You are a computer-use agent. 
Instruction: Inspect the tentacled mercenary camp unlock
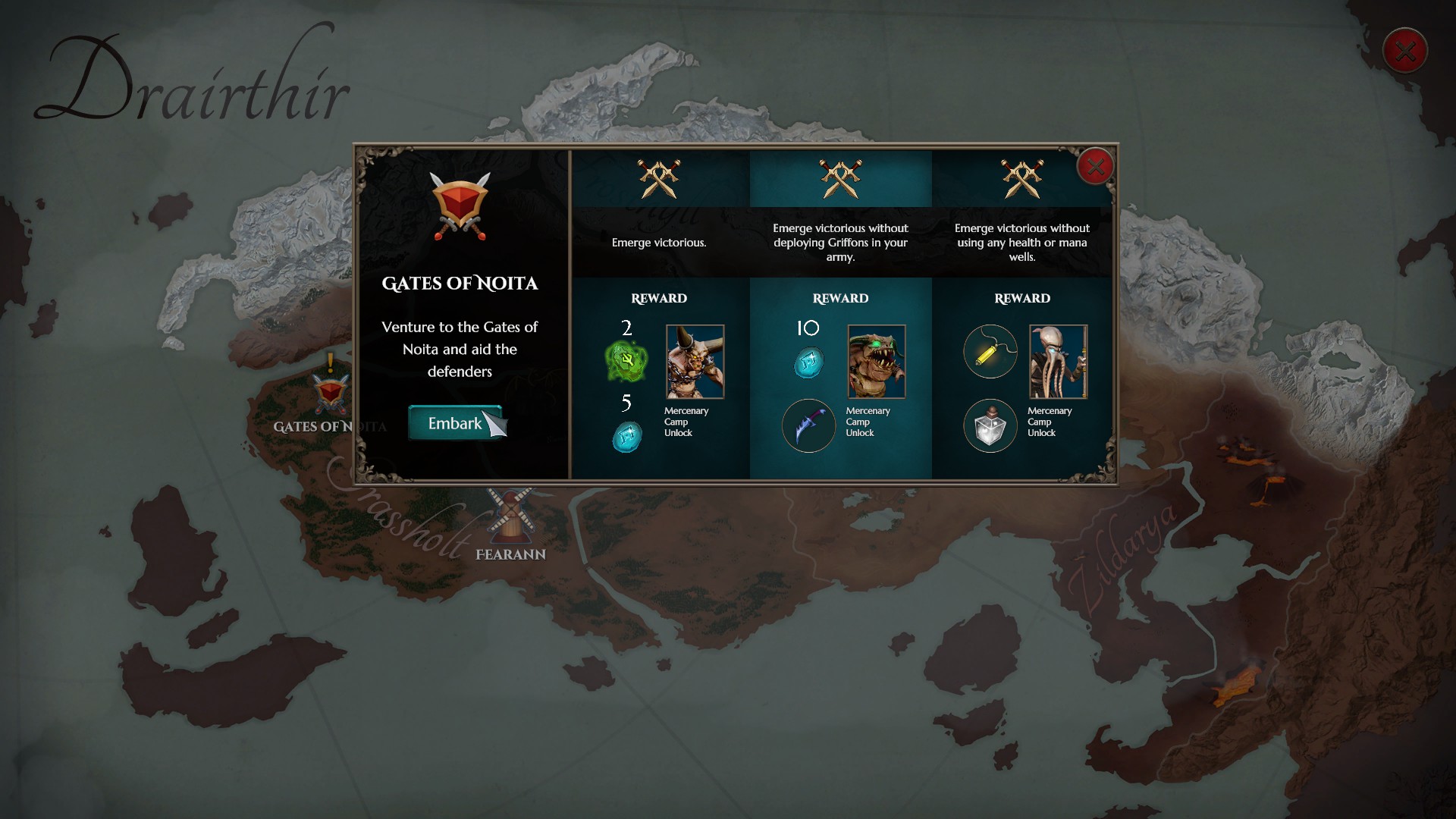point(1058,362)
